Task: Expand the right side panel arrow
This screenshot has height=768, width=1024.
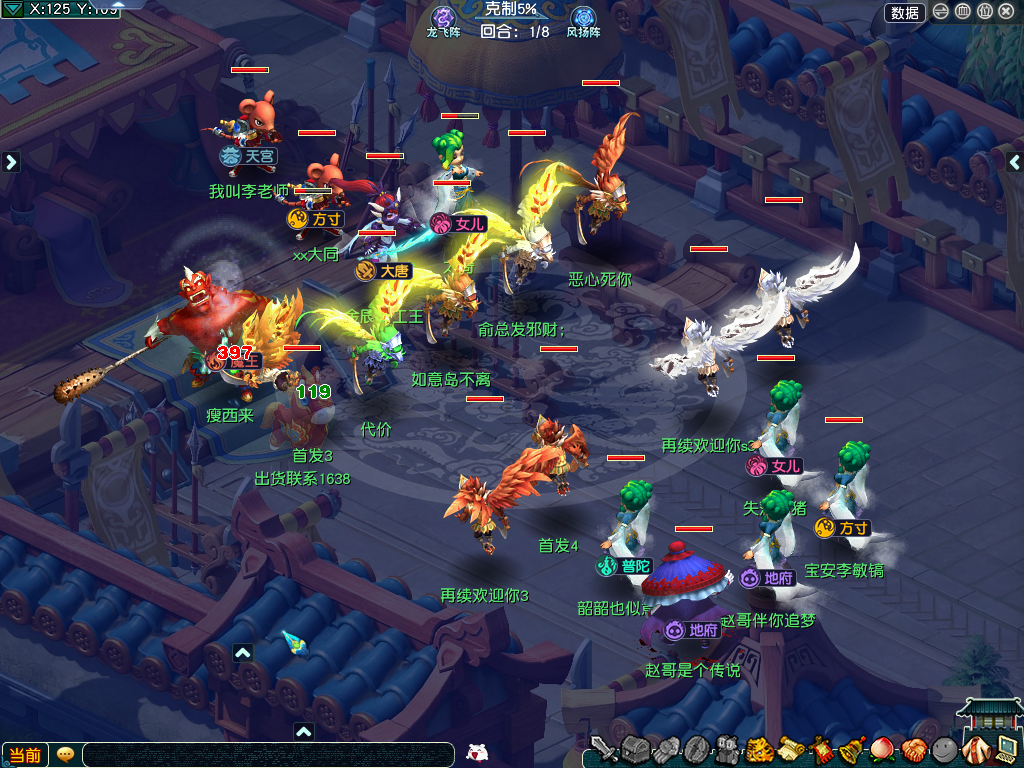Action: click(1014, 162)
